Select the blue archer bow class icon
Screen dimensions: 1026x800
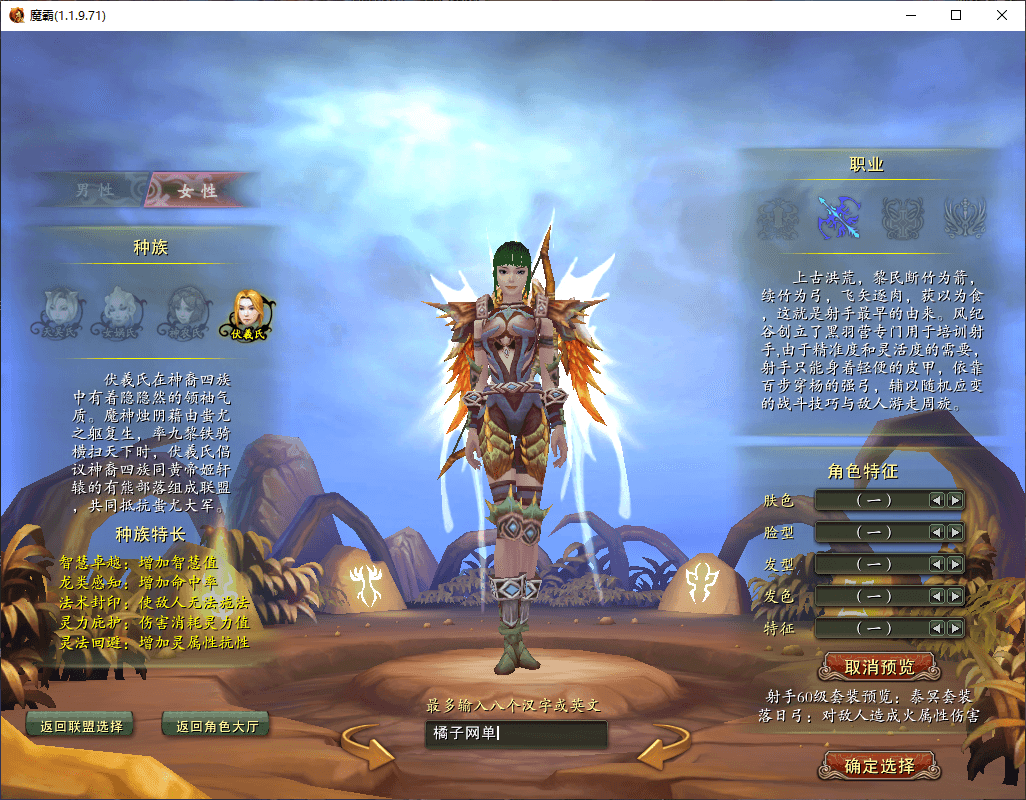(838, 216)
